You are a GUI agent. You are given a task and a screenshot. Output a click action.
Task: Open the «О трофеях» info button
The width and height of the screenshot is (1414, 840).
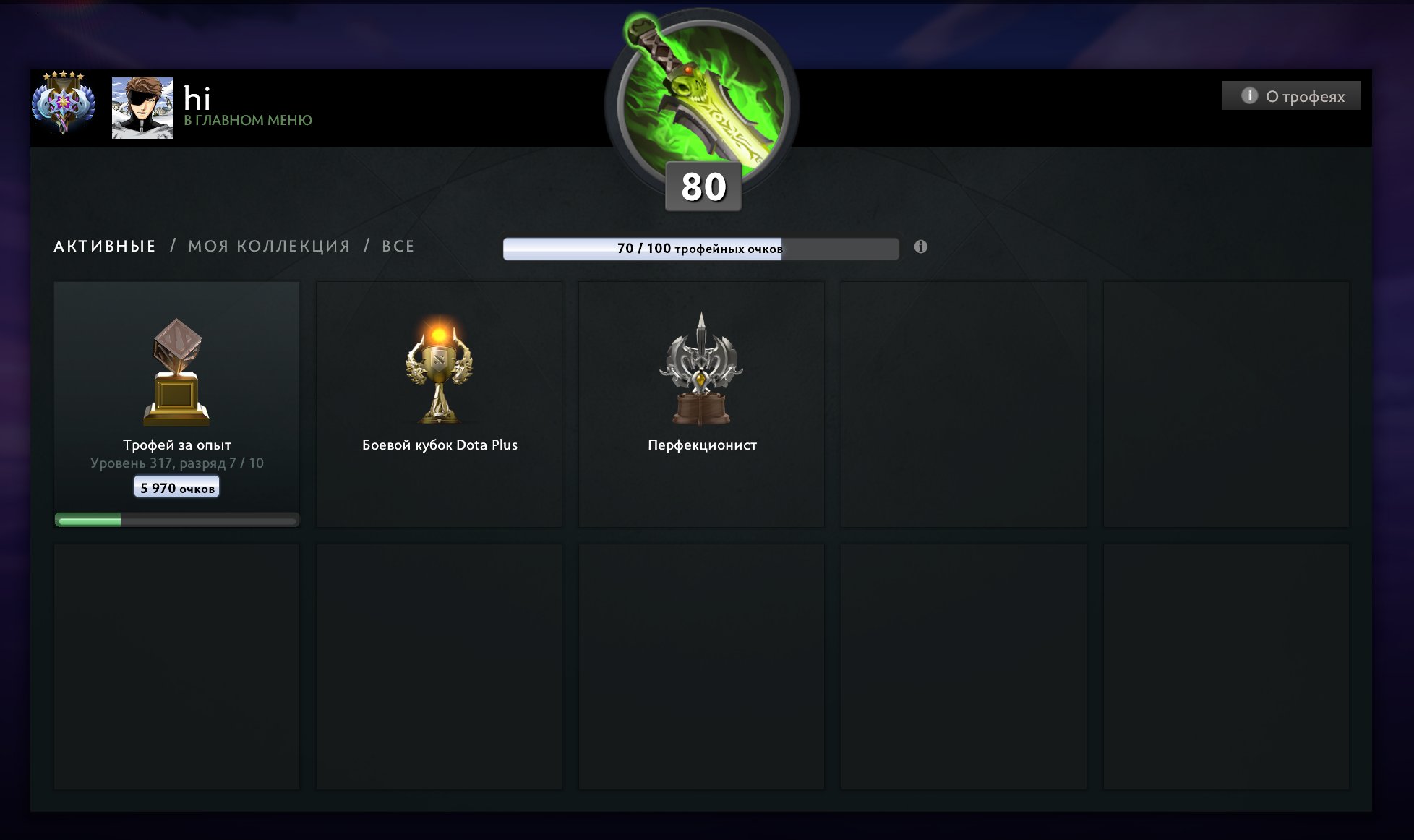pos(1291,96)
